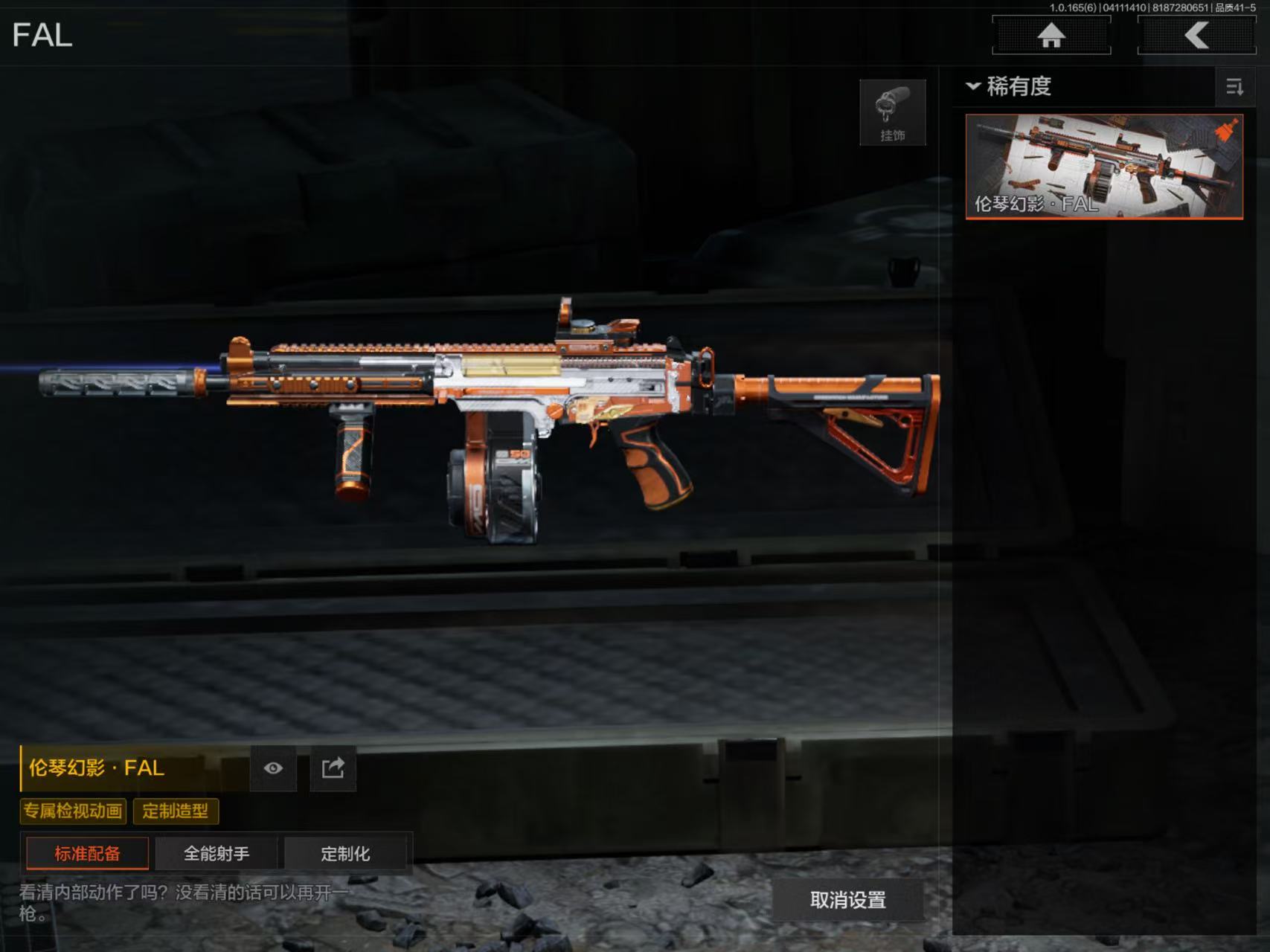Return to the home screen
The width and height of the screenshot is (1270, 952).
tap(1051, 35)
